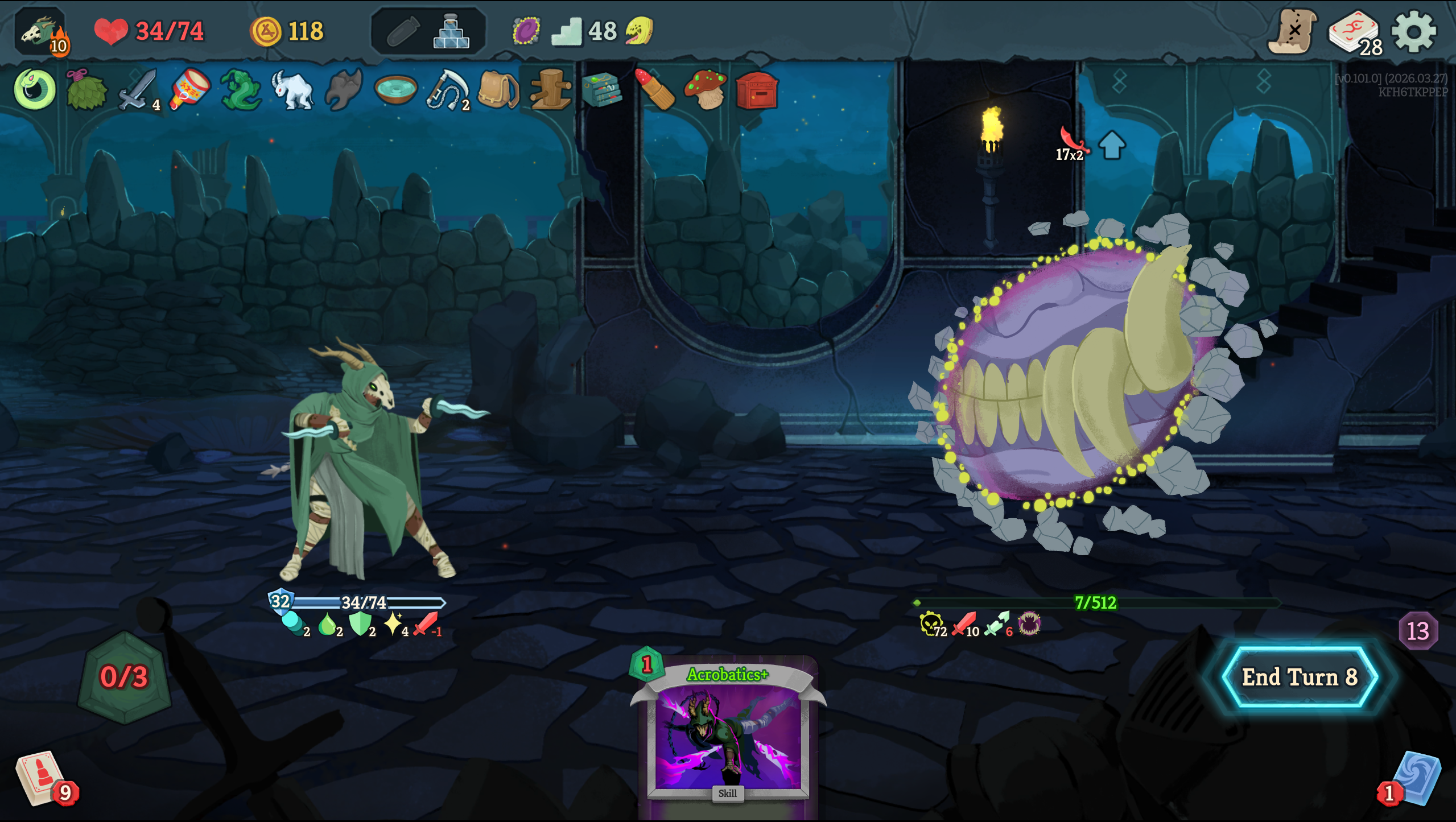Inspect the green snake ring relic
The image size is (1456, 822).
pos(35,89)
